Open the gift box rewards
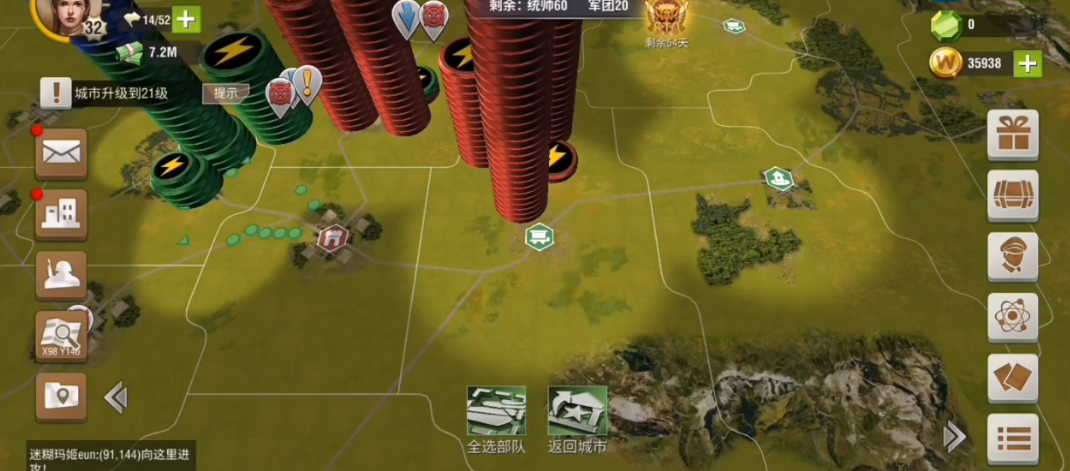 click(1012, 134)
